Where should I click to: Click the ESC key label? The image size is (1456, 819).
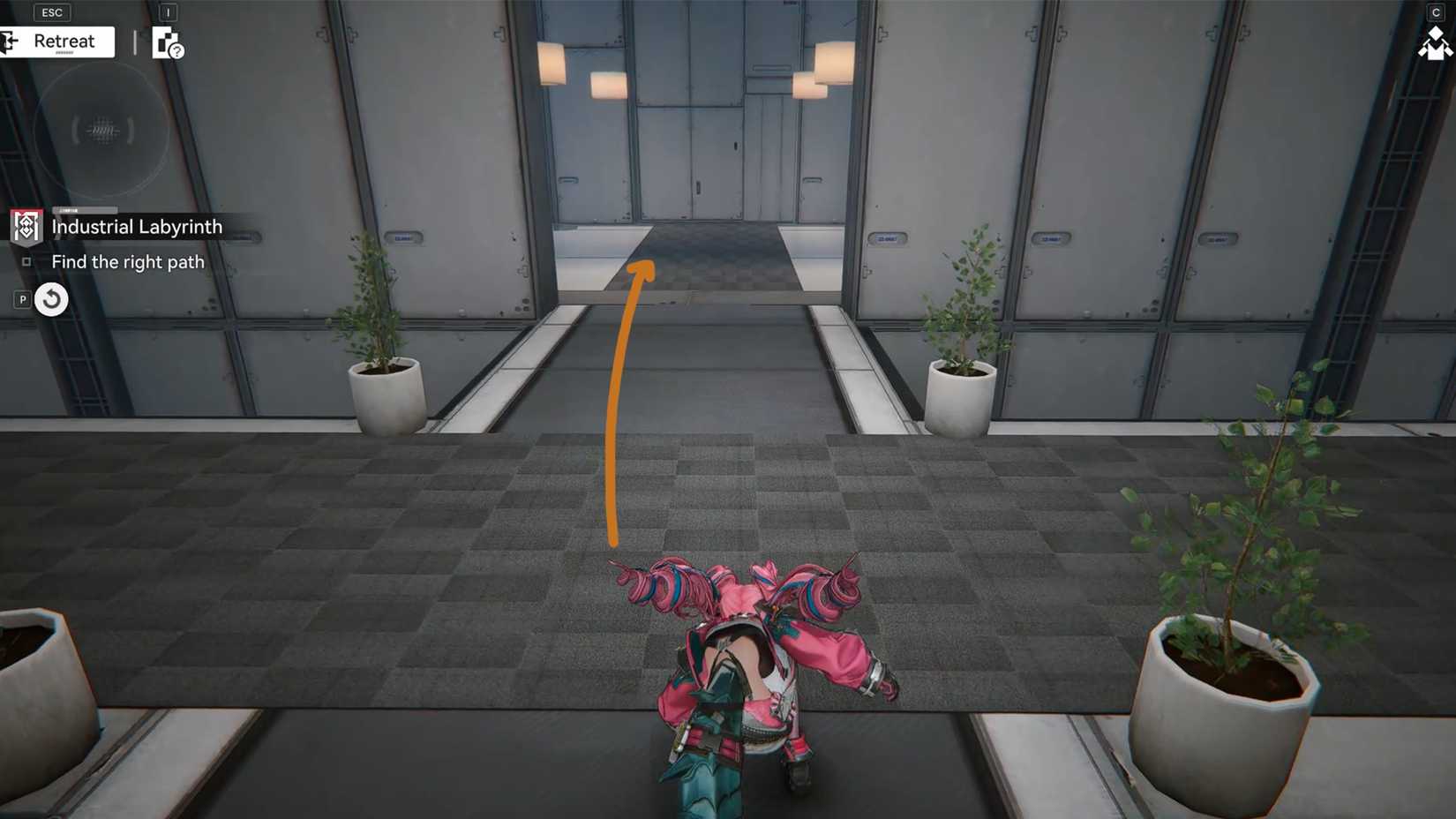coord(51,11)
